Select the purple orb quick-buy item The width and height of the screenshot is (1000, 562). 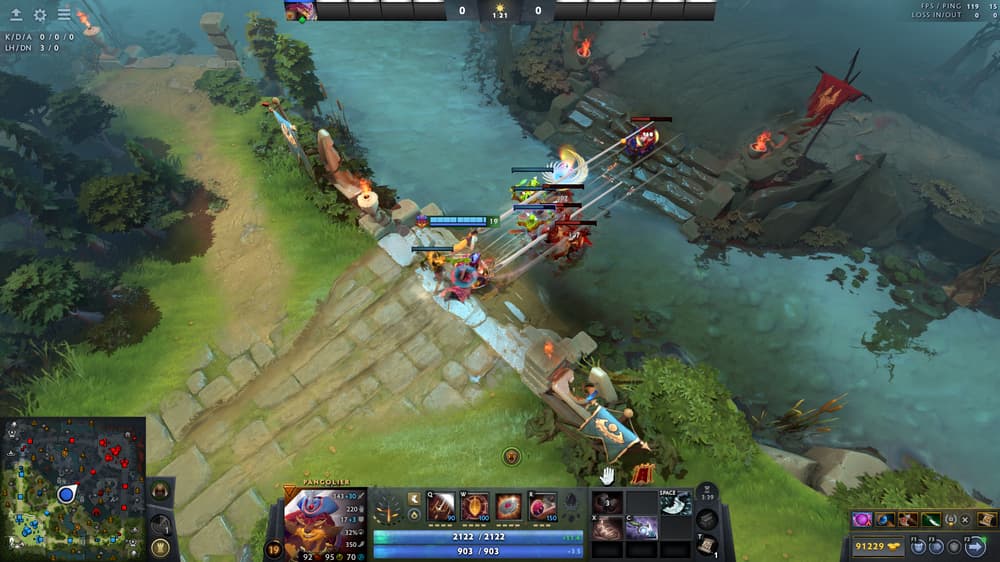pos(863,519)
